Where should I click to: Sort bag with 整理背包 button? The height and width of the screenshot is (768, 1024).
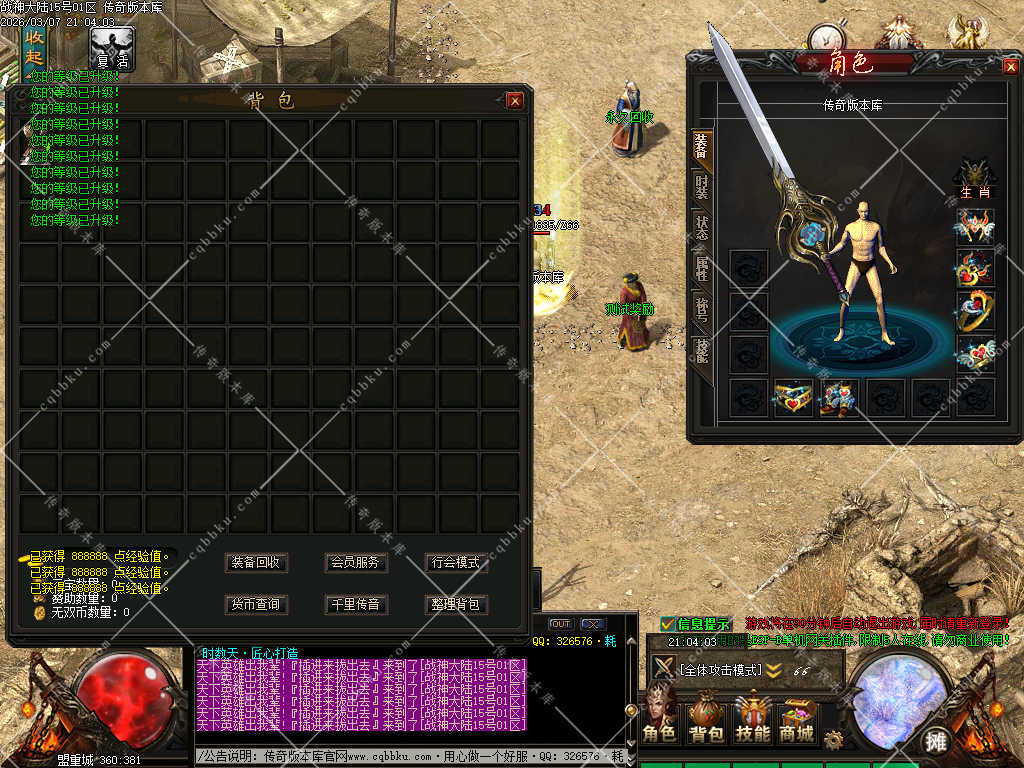coord(455,605)
